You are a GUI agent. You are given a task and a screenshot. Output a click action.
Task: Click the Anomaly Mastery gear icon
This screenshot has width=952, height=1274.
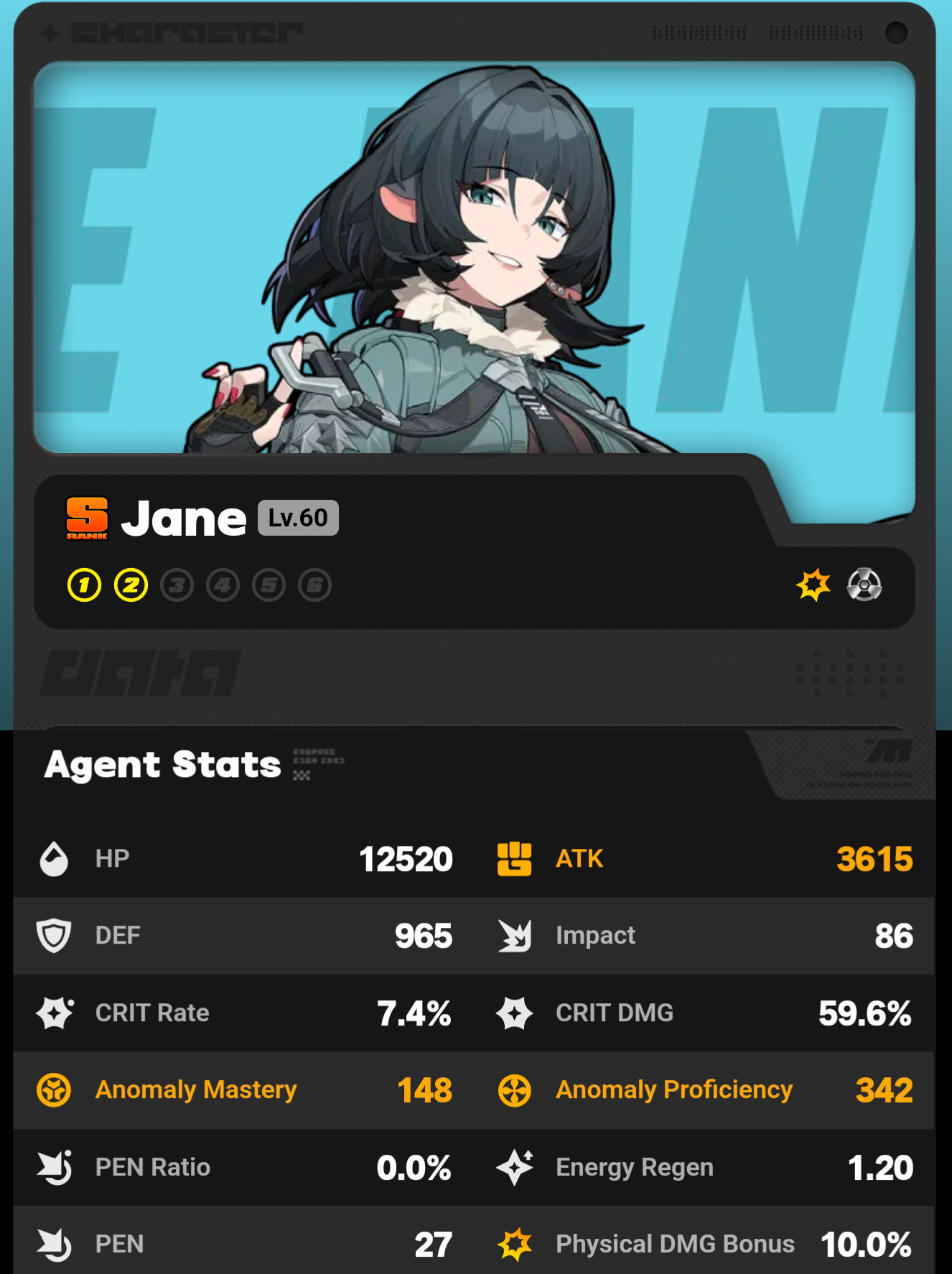(53, 1089)
